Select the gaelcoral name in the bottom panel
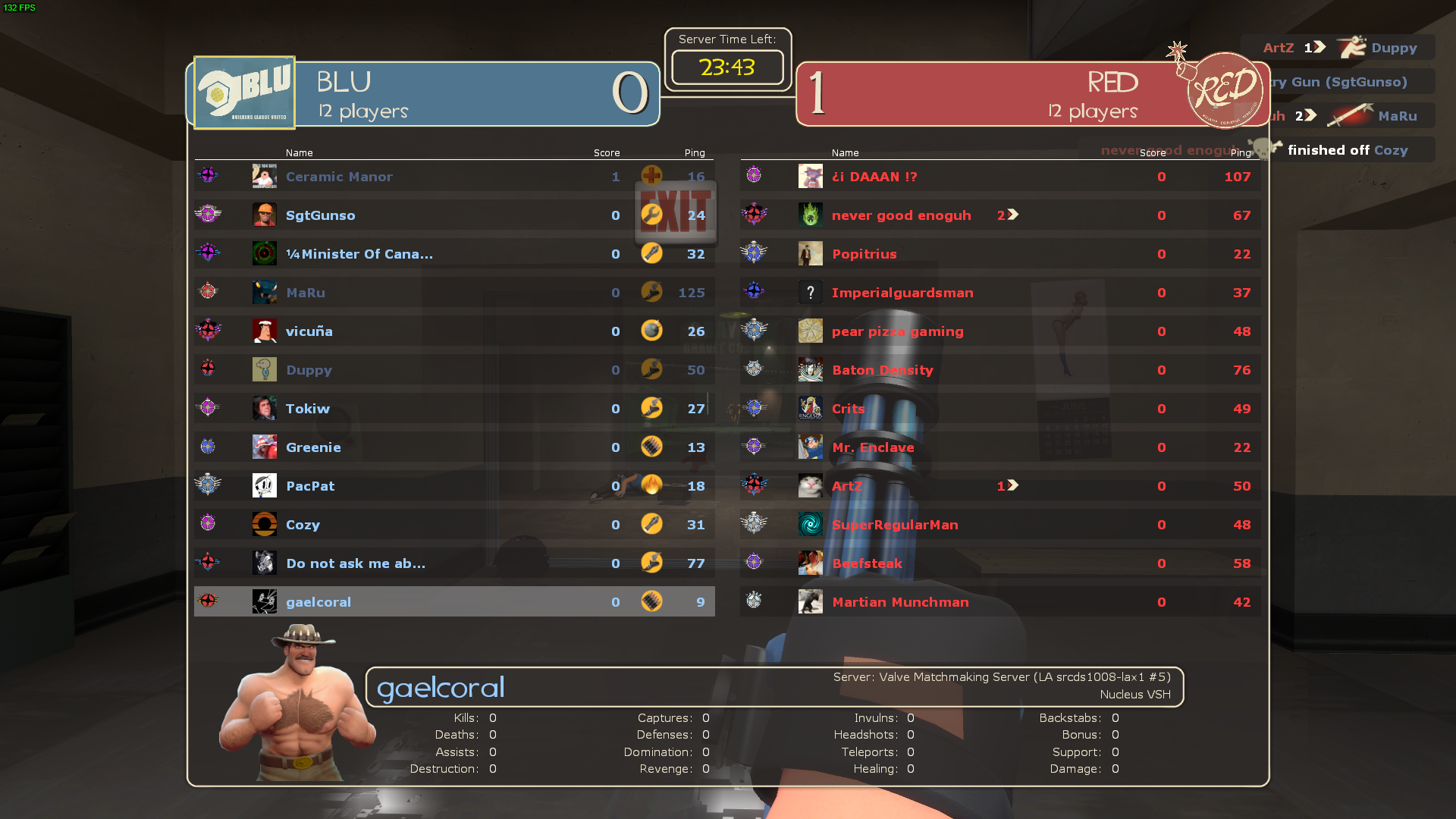Image resolution: width=1456 pixels, height=819 pixels. click(x=441, y=687)
